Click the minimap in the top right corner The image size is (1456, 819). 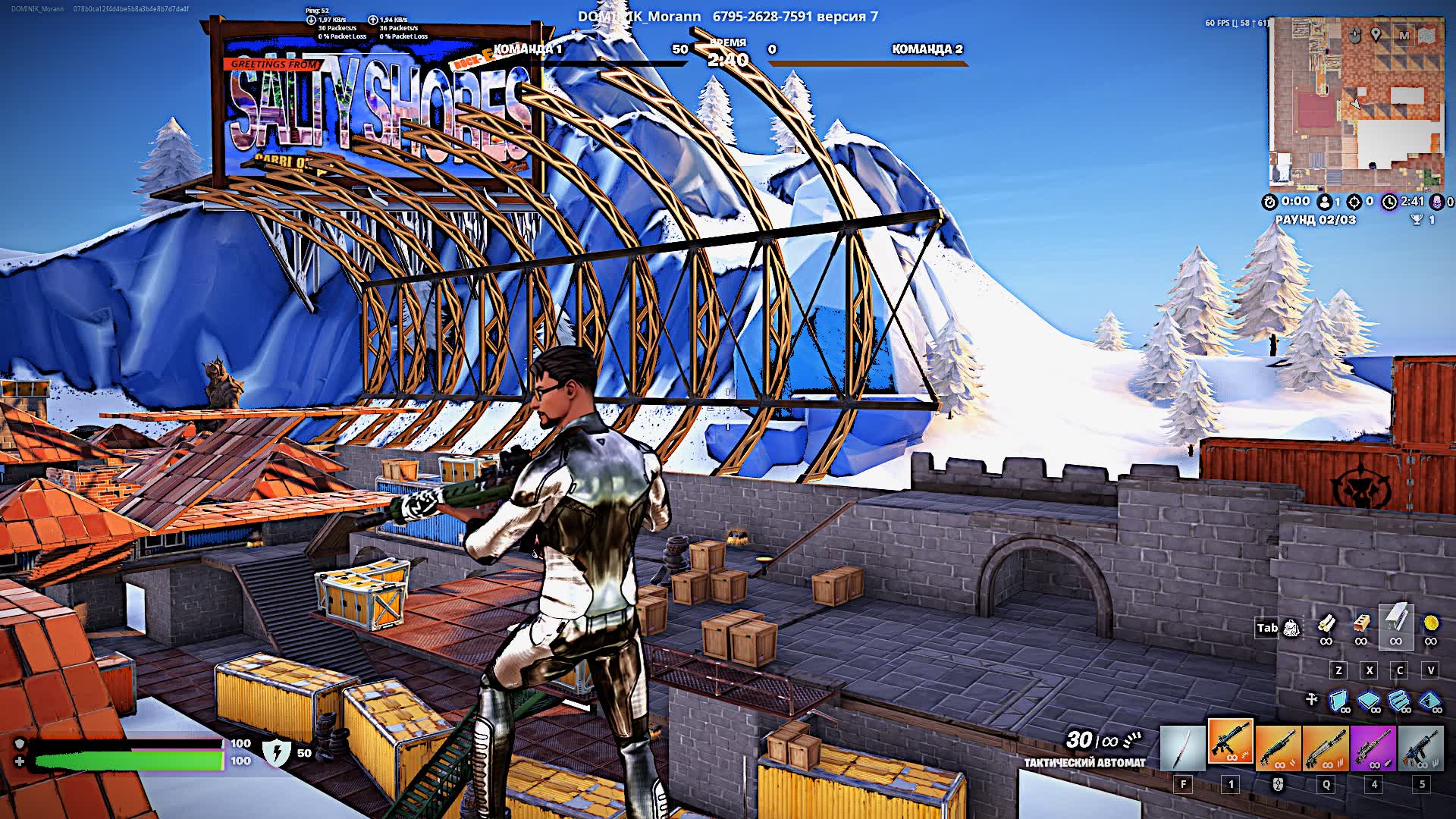pos(1357,106)
